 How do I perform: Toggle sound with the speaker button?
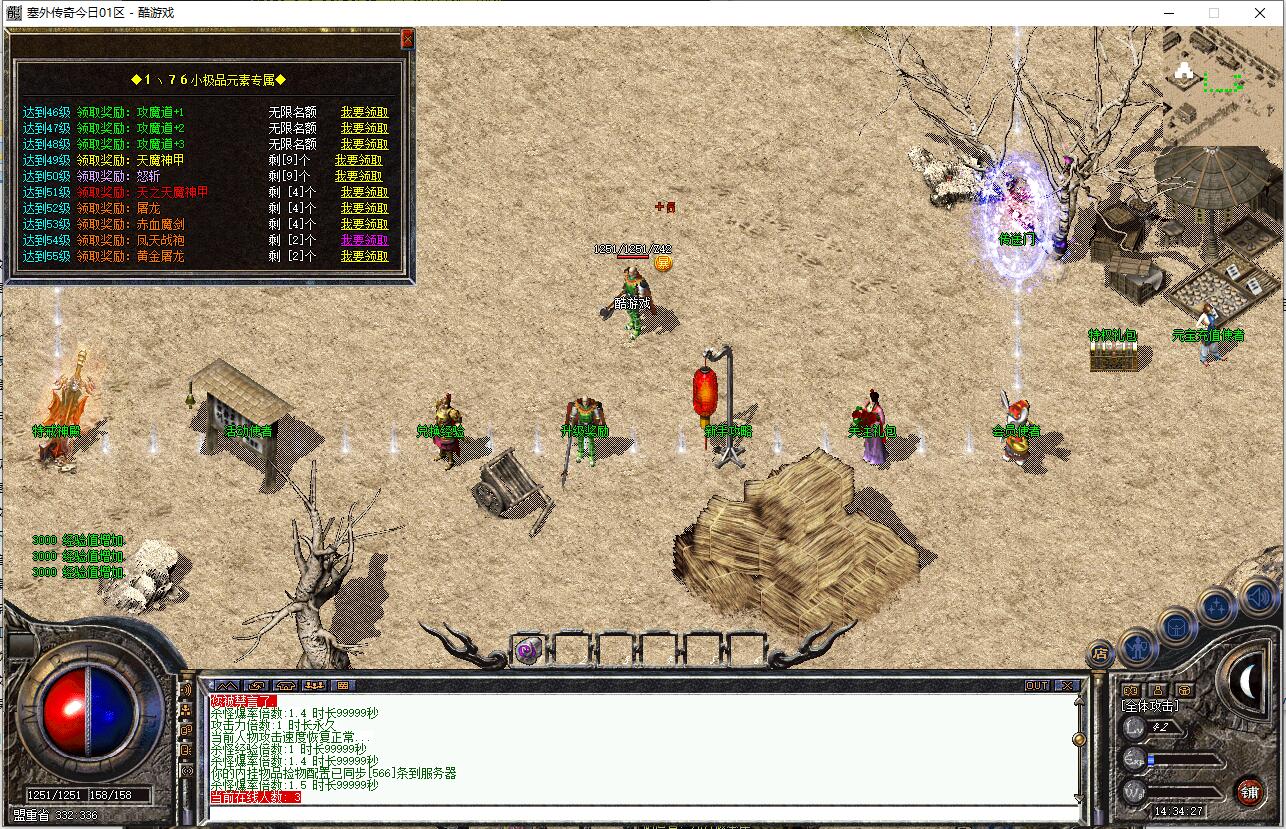pos(1257,597)
